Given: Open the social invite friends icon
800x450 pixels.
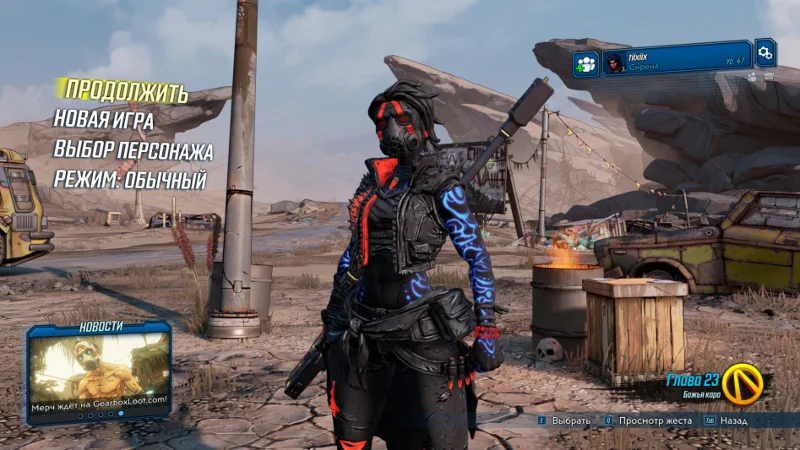Looking at the screenshot, I should pos(586,64).
